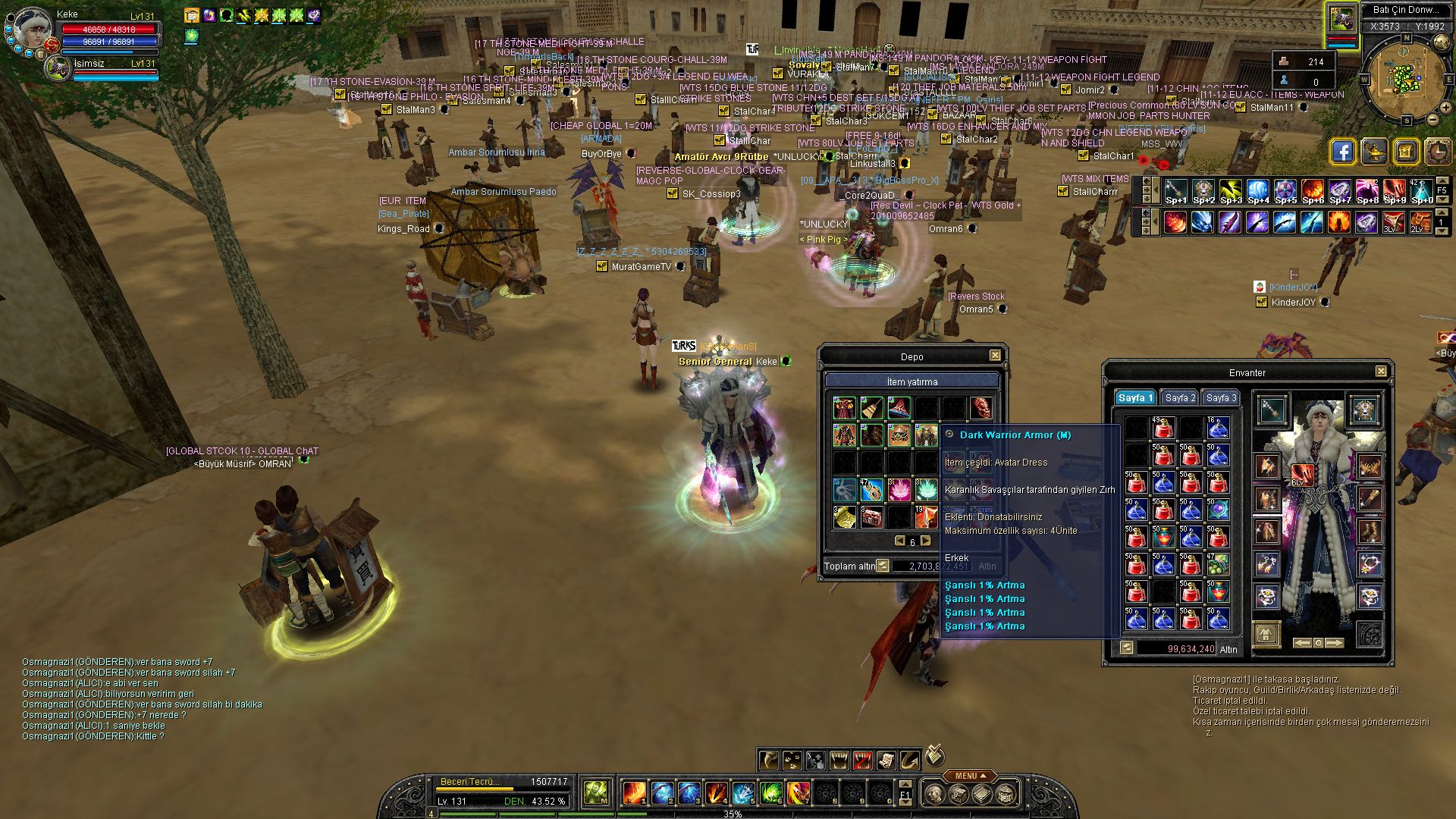The image size is (1456, 819).
Task: Open the Sayfa 3 inventory tab
Action: 1221,398
